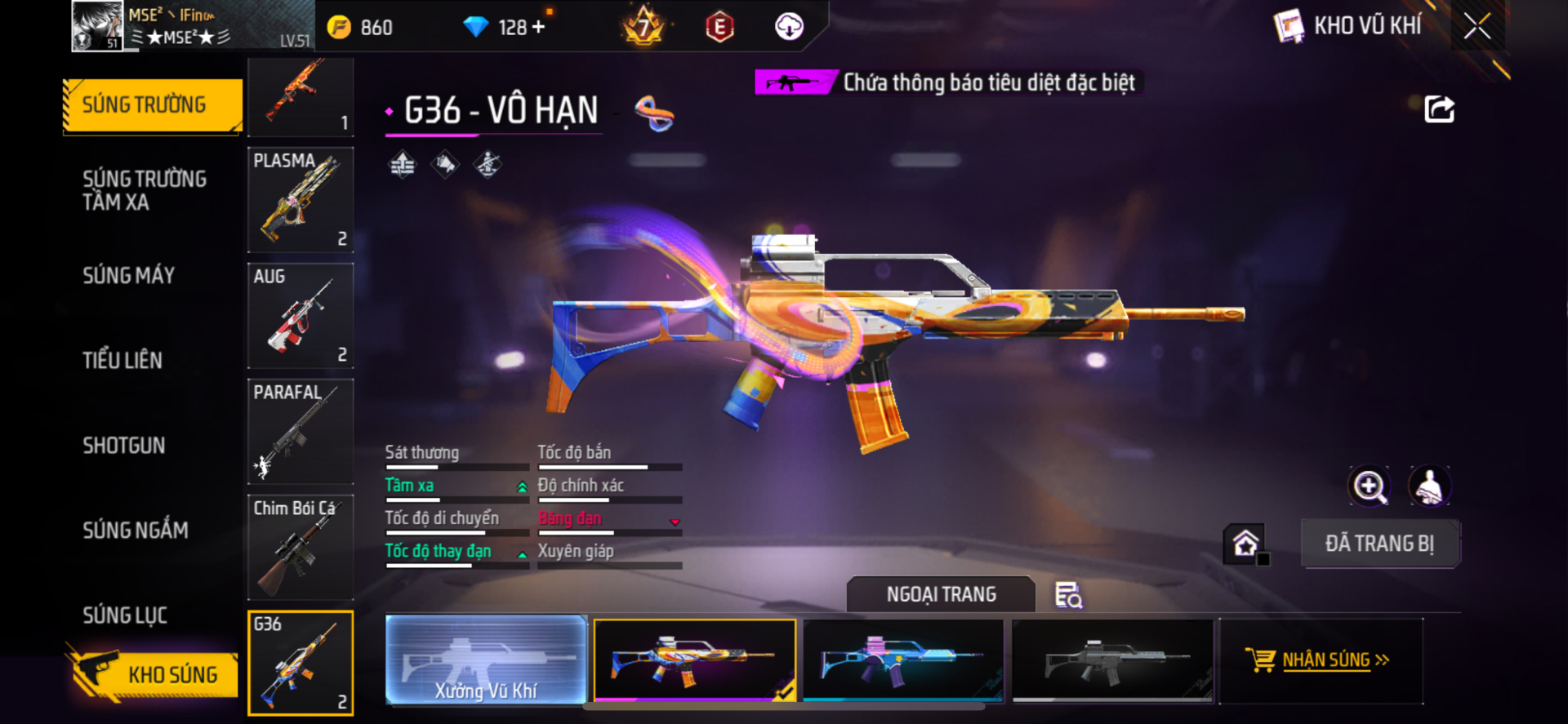Close the weapon armory screen
The height and width of the screenshot is (724, 1568).
click(1477, 26)
